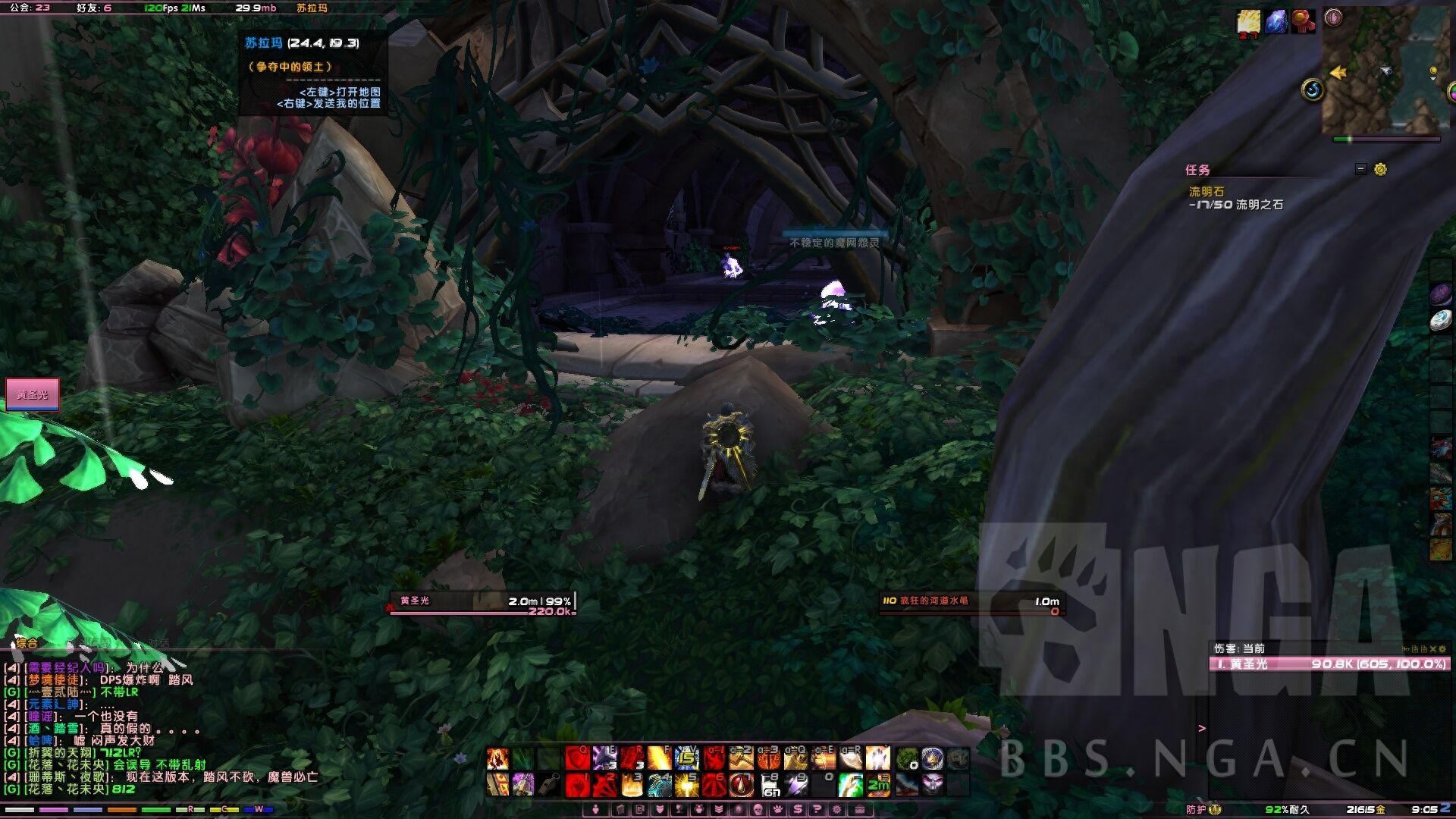Screen dimensions: 1456x819
Task: Click the blue swirl button beside the minimap
Action: coord(1313,90)
